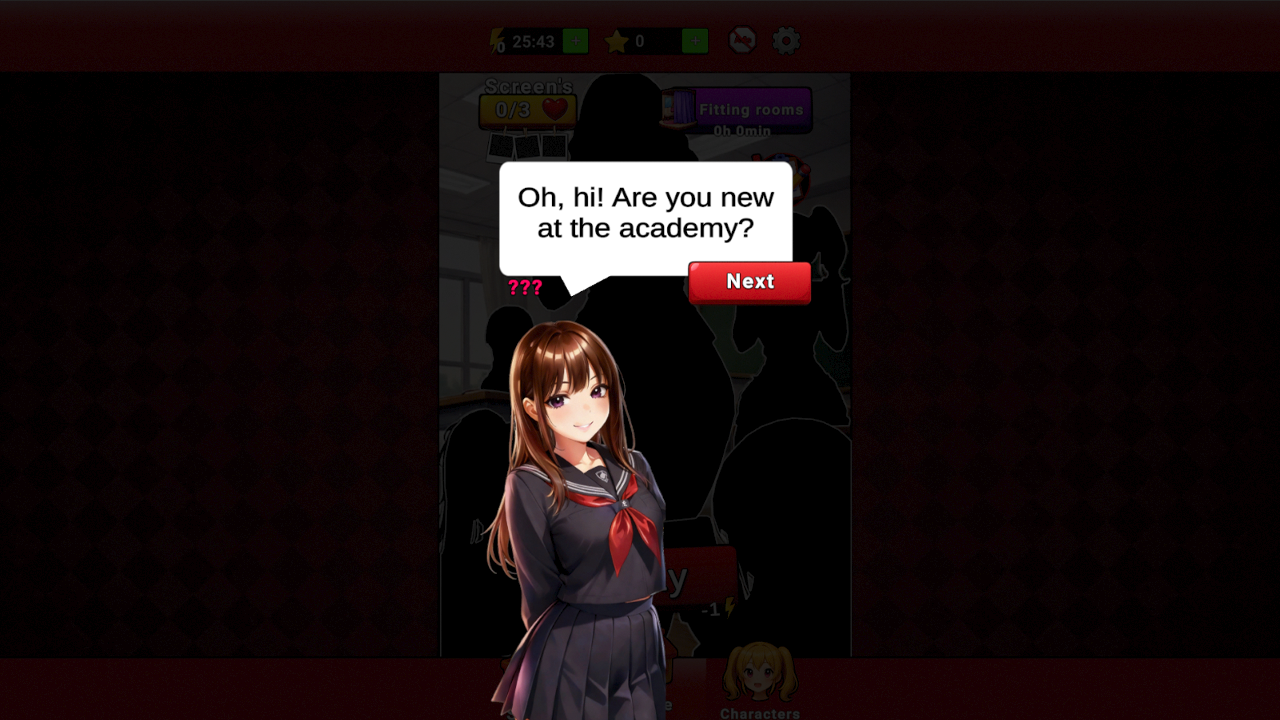Tap the -1 lightning cost icon

(725, 607)
